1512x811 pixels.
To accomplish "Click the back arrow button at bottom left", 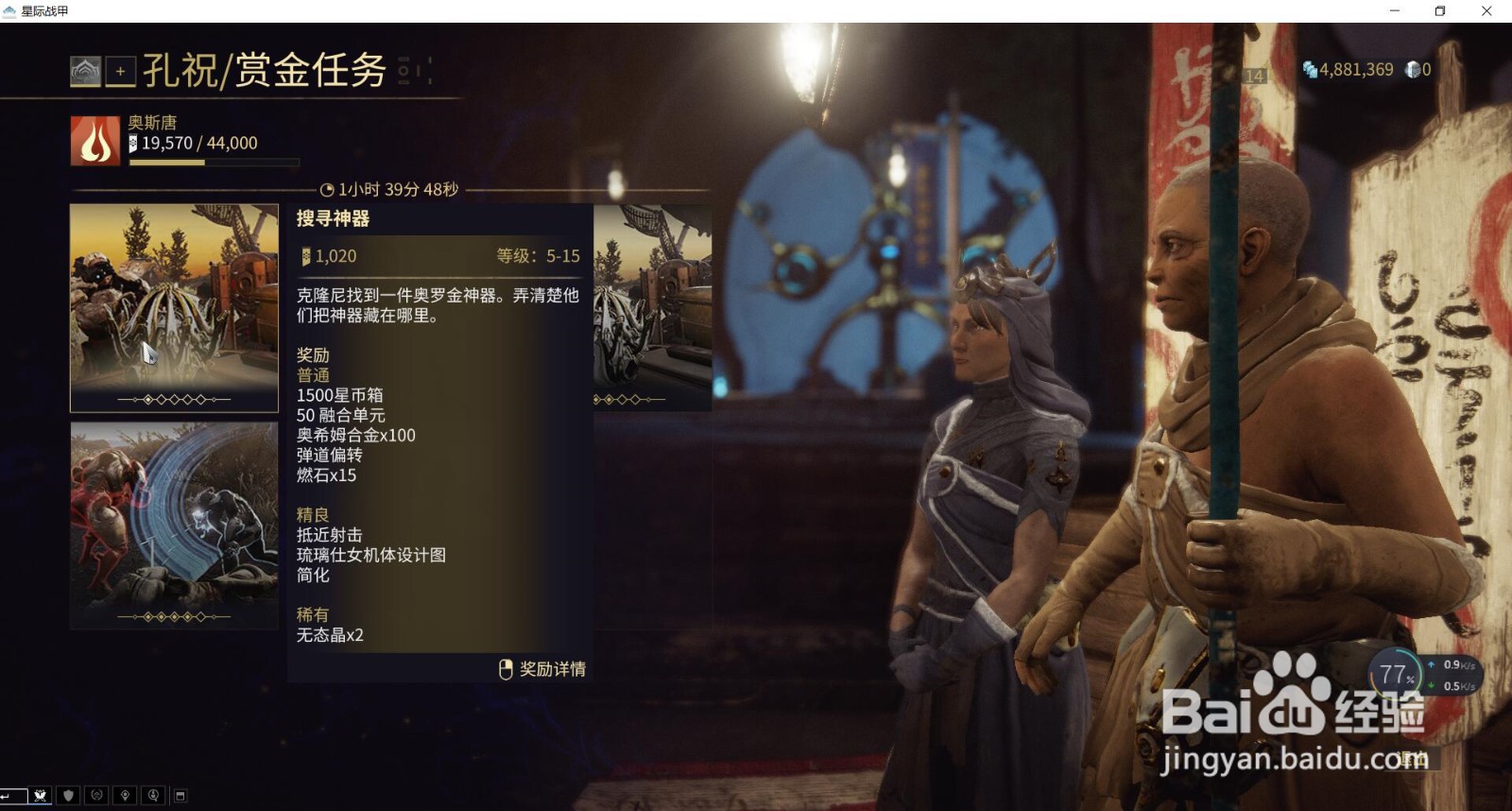I will pyautogui.click(x=13, y=795).
